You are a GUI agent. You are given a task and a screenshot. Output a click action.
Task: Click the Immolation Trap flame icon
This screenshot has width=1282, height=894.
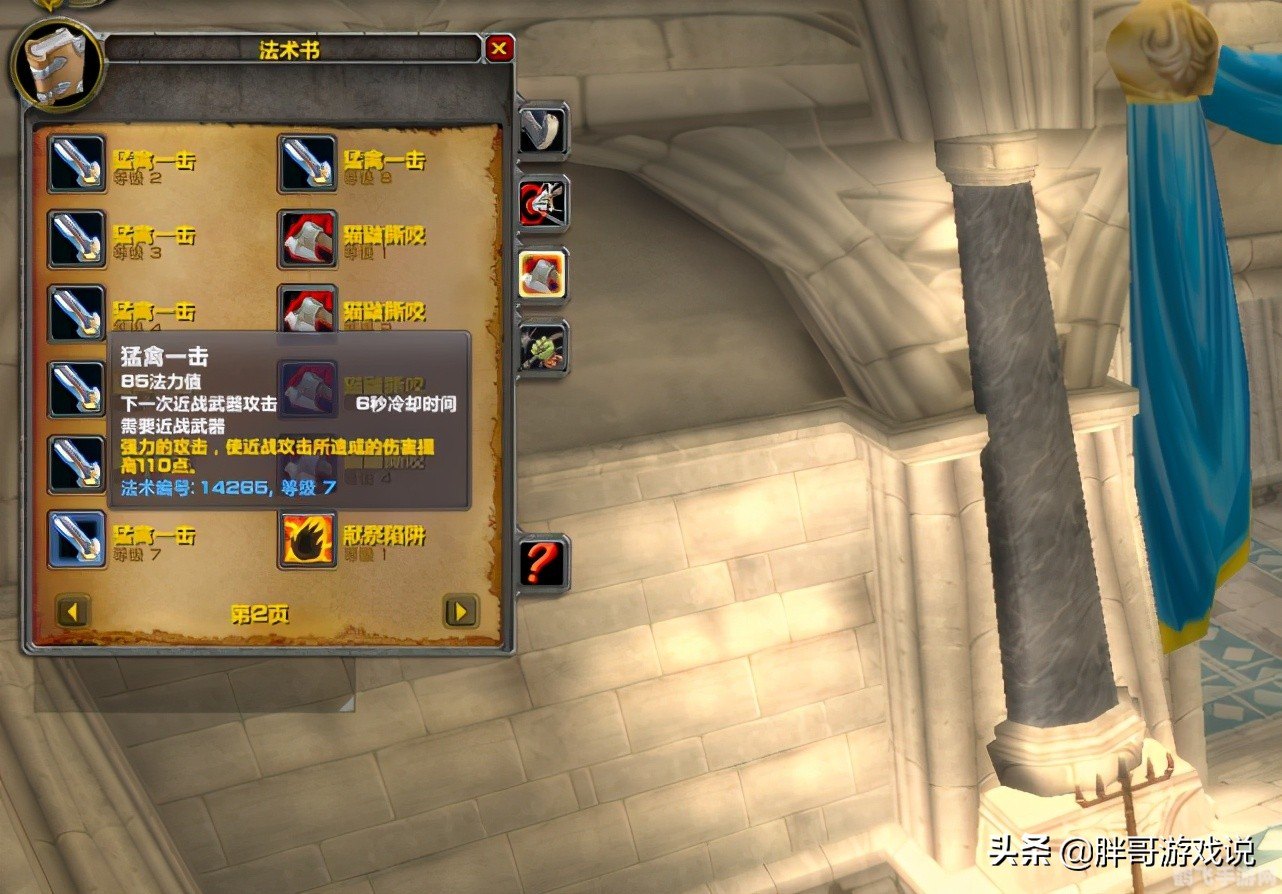click(307, 538)
